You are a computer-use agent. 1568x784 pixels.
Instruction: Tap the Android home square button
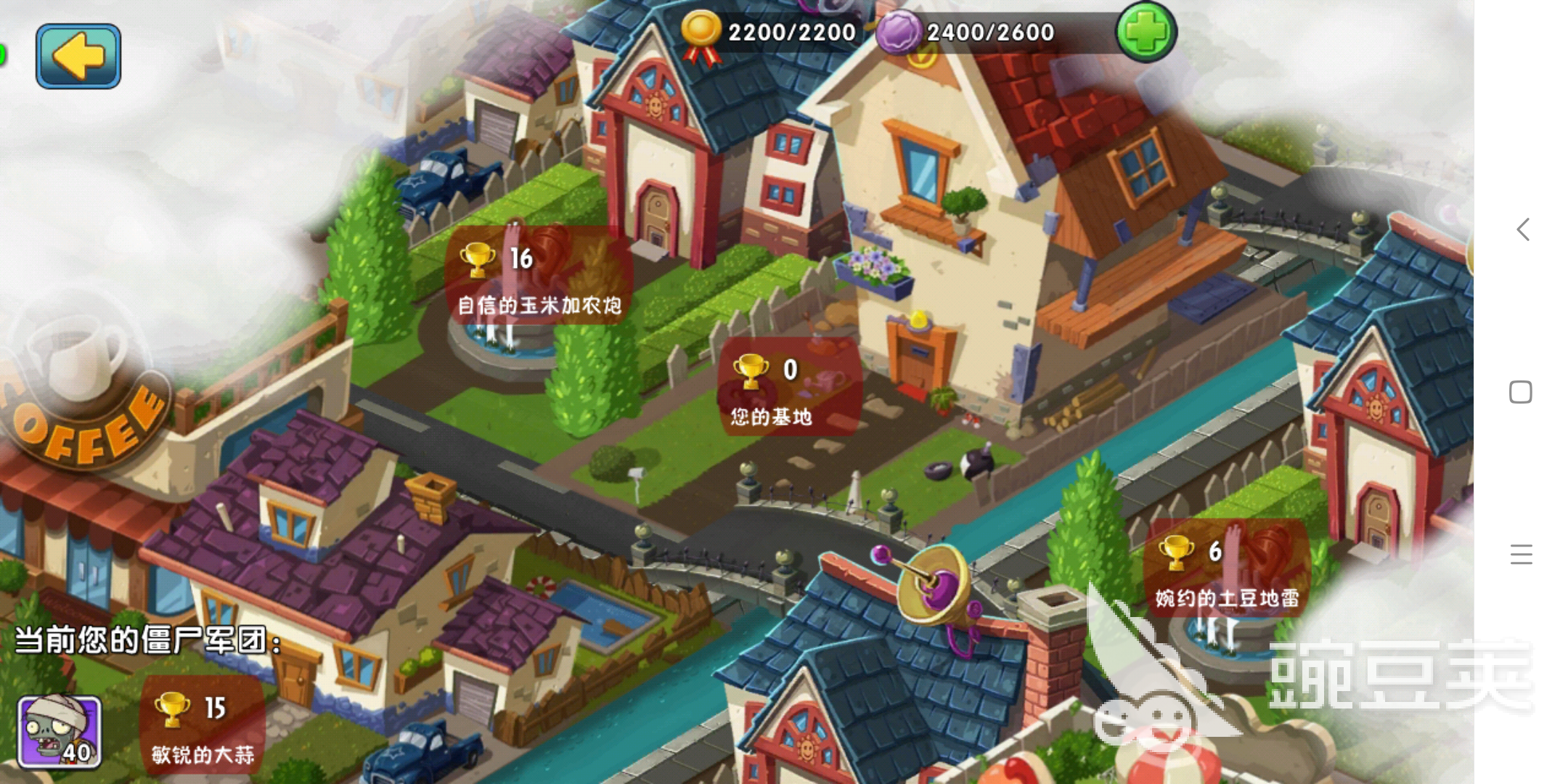click(x=1520, y=392)
